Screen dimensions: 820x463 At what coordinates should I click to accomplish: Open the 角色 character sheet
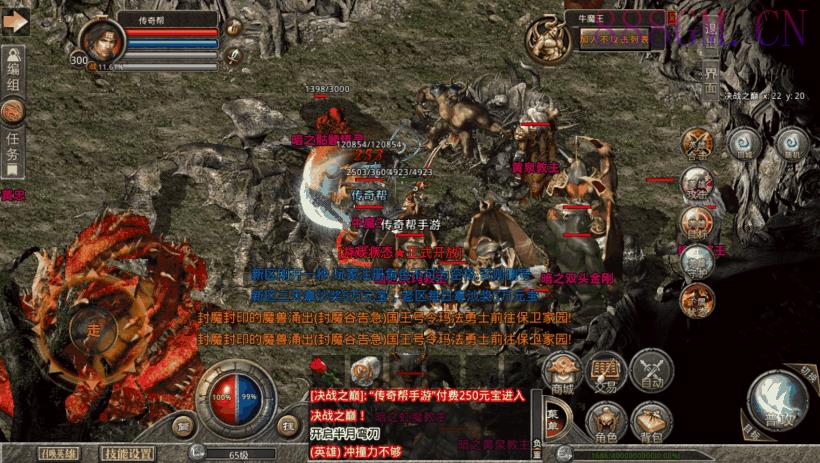click(607, 422)
